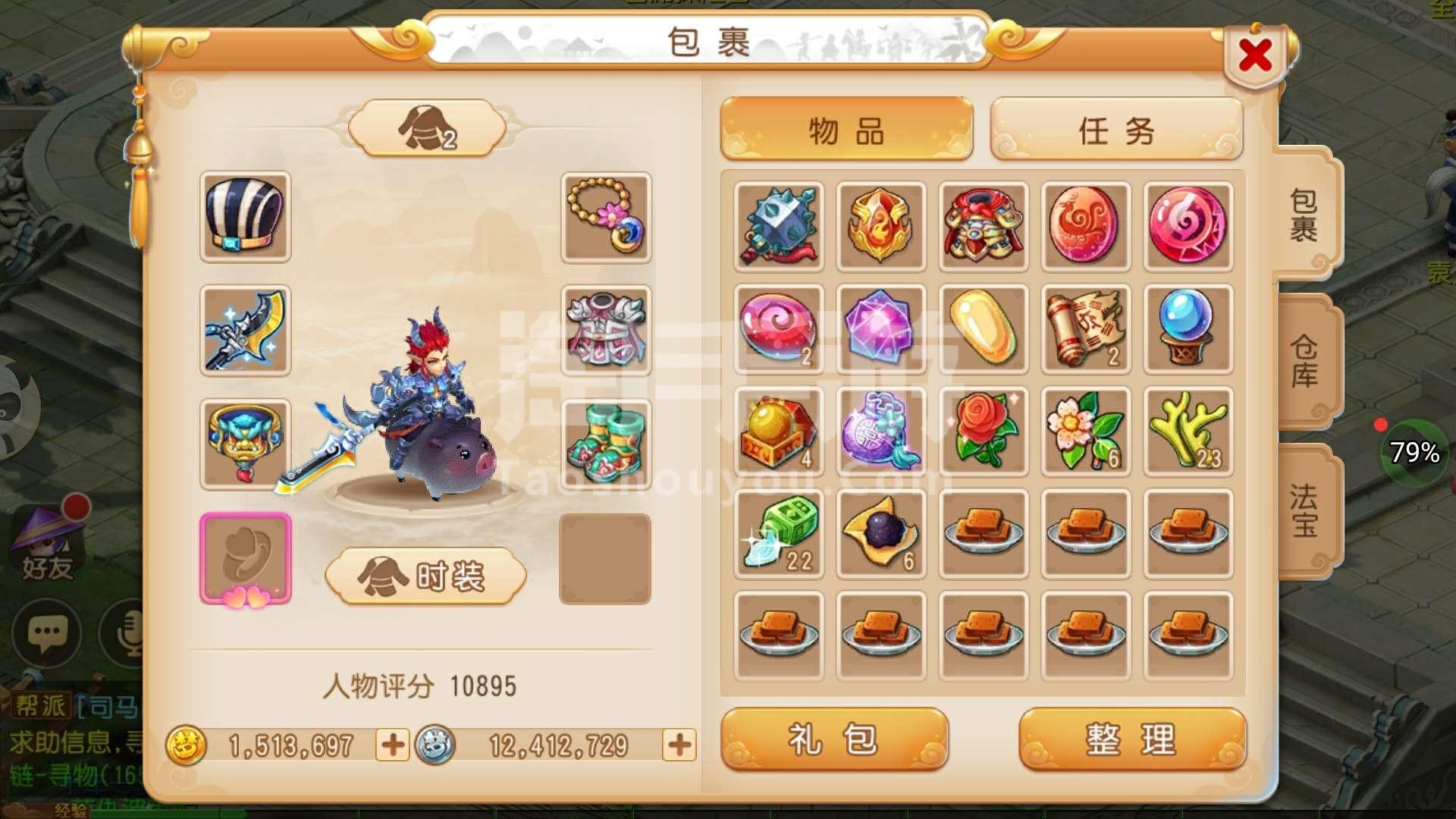This screenshot has width=1456, height=819.
Task: Select the 物品 items tab
Action: point(846,130)
